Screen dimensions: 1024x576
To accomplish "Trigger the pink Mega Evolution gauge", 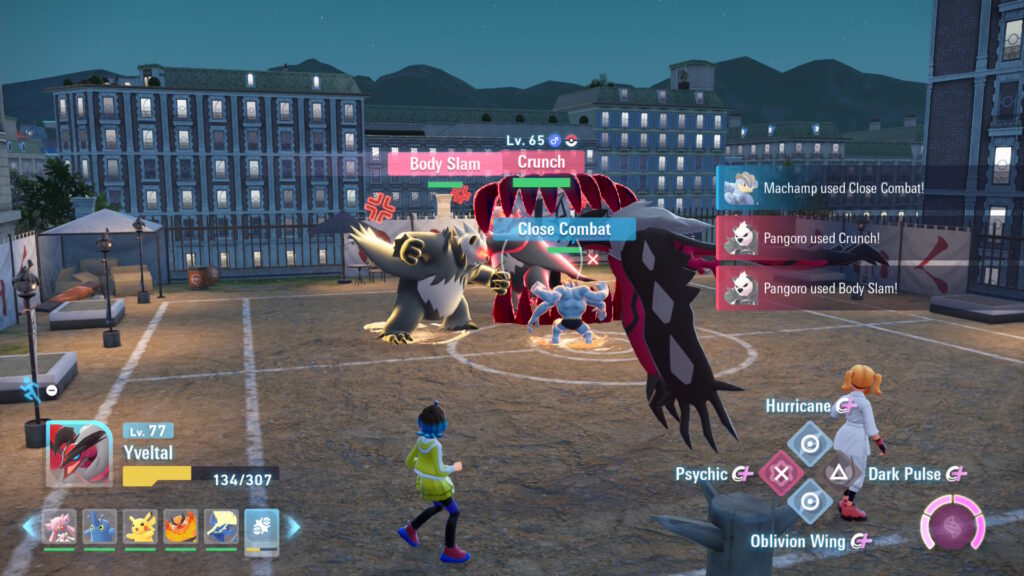I will [952, 523].
